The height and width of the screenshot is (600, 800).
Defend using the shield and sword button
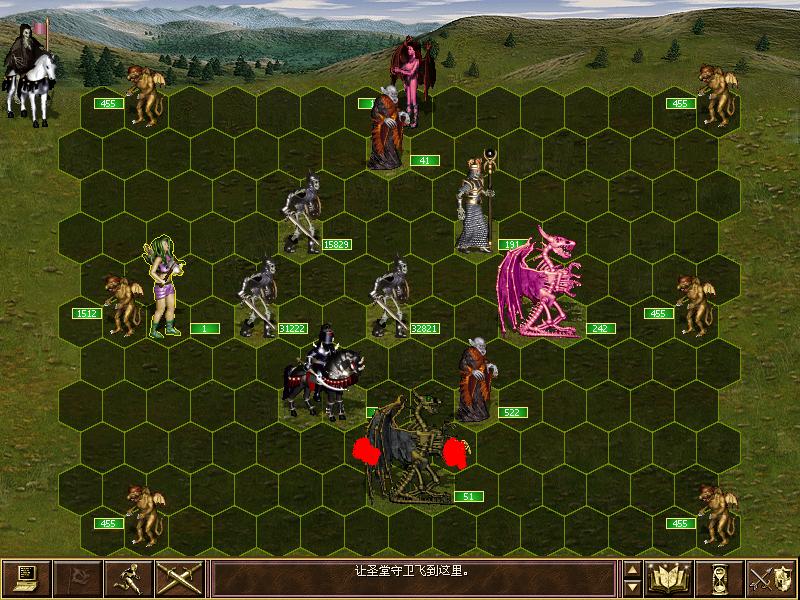coord(772,577)
